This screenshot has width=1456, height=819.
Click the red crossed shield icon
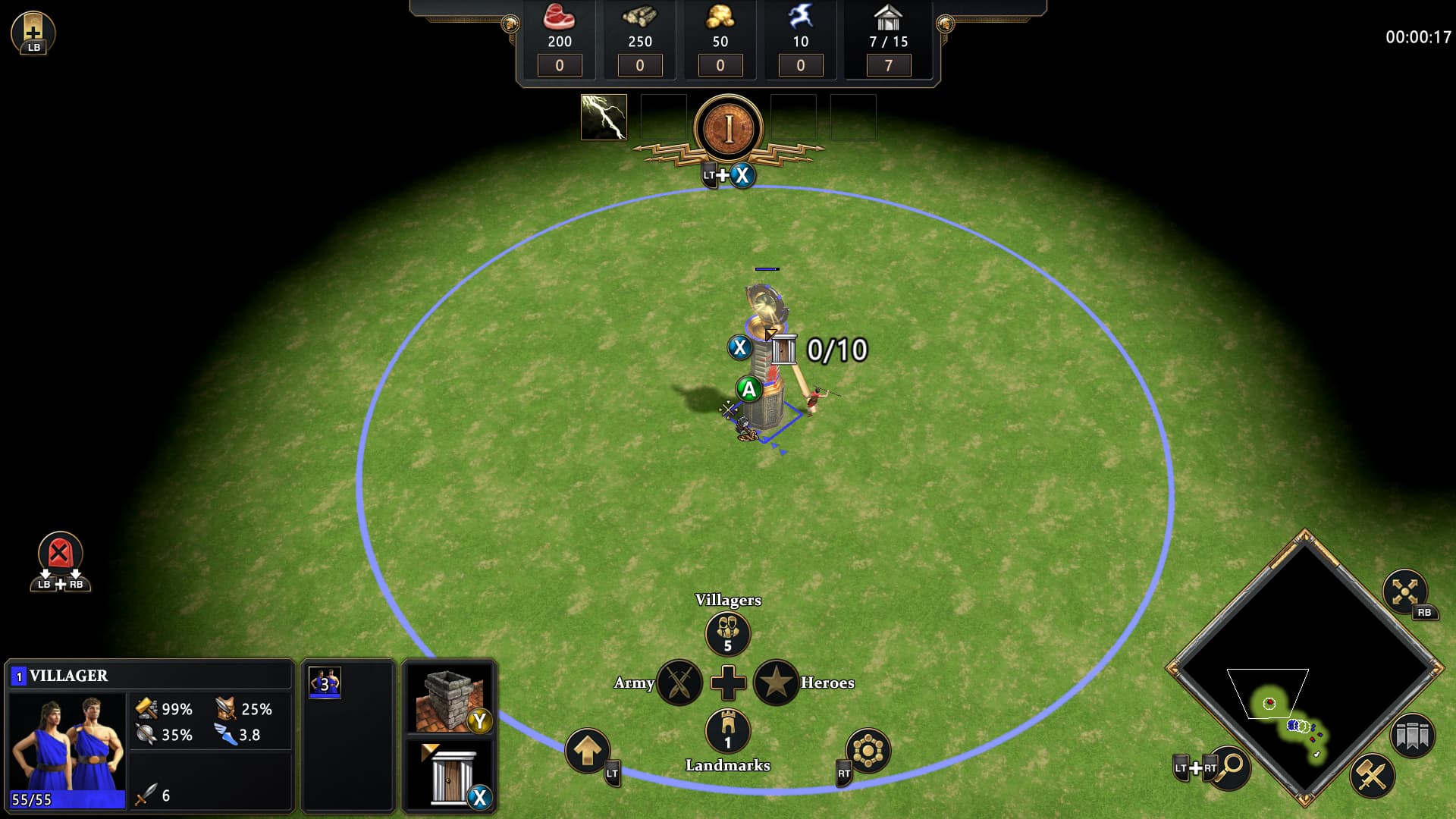[60, 552]
